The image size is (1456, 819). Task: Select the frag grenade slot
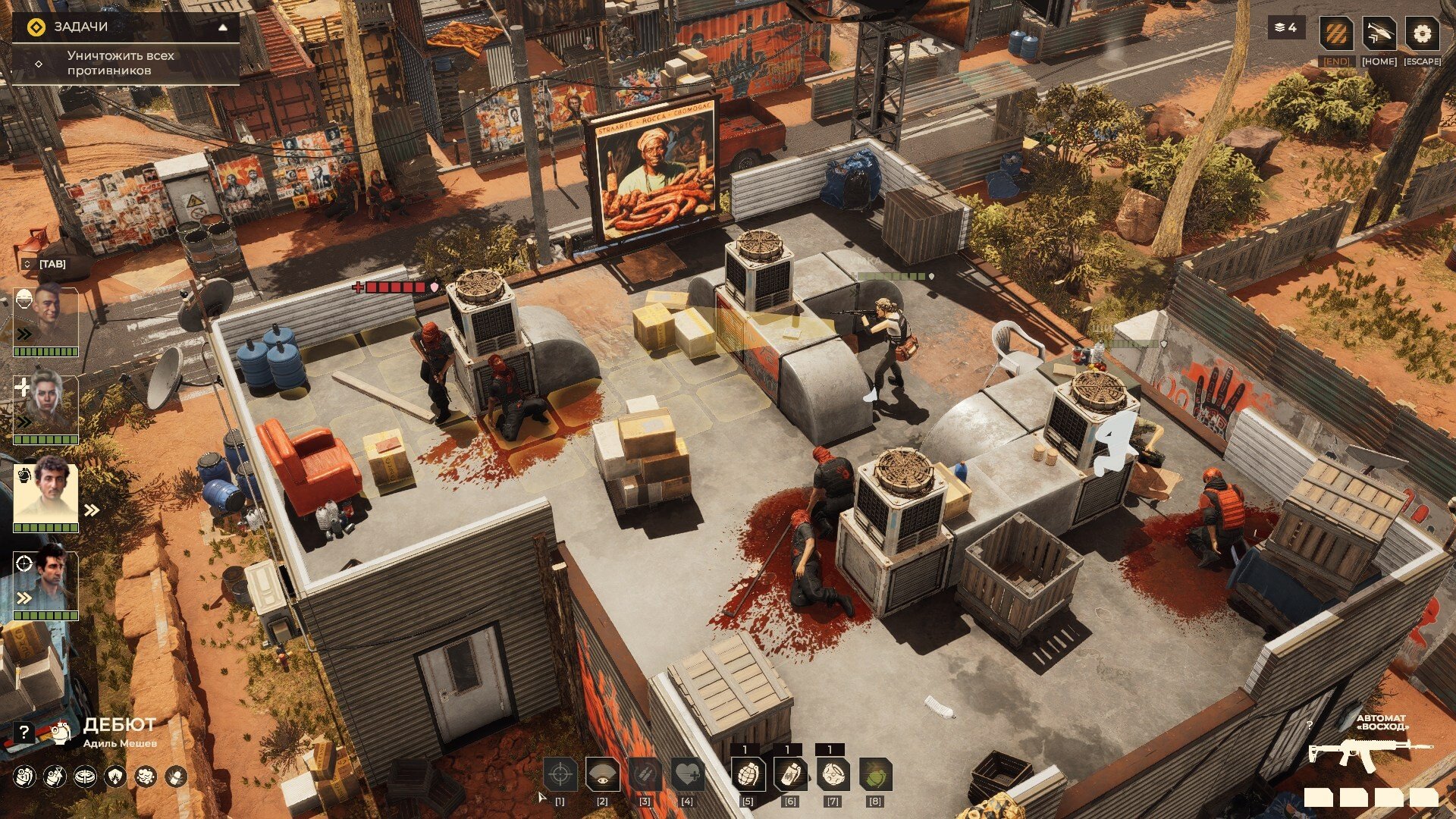click(x=748, y=775)
